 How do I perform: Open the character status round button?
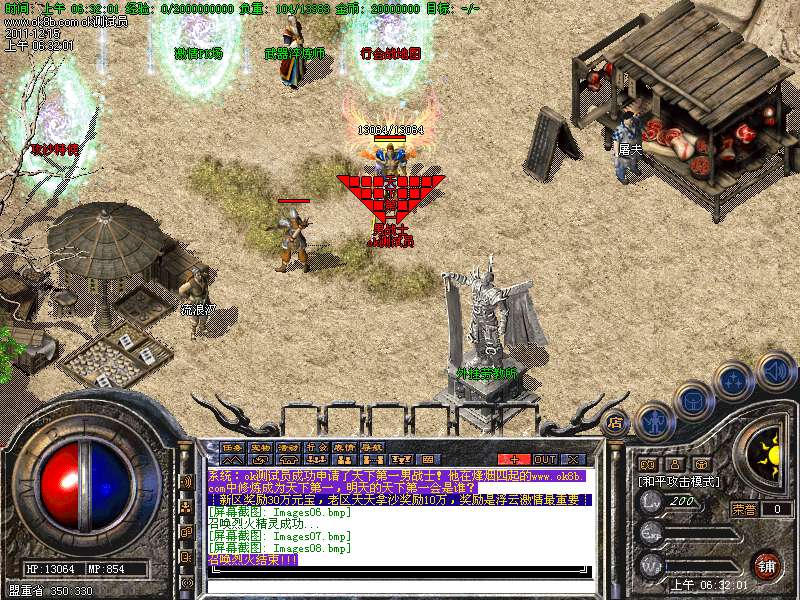(653, 421)
